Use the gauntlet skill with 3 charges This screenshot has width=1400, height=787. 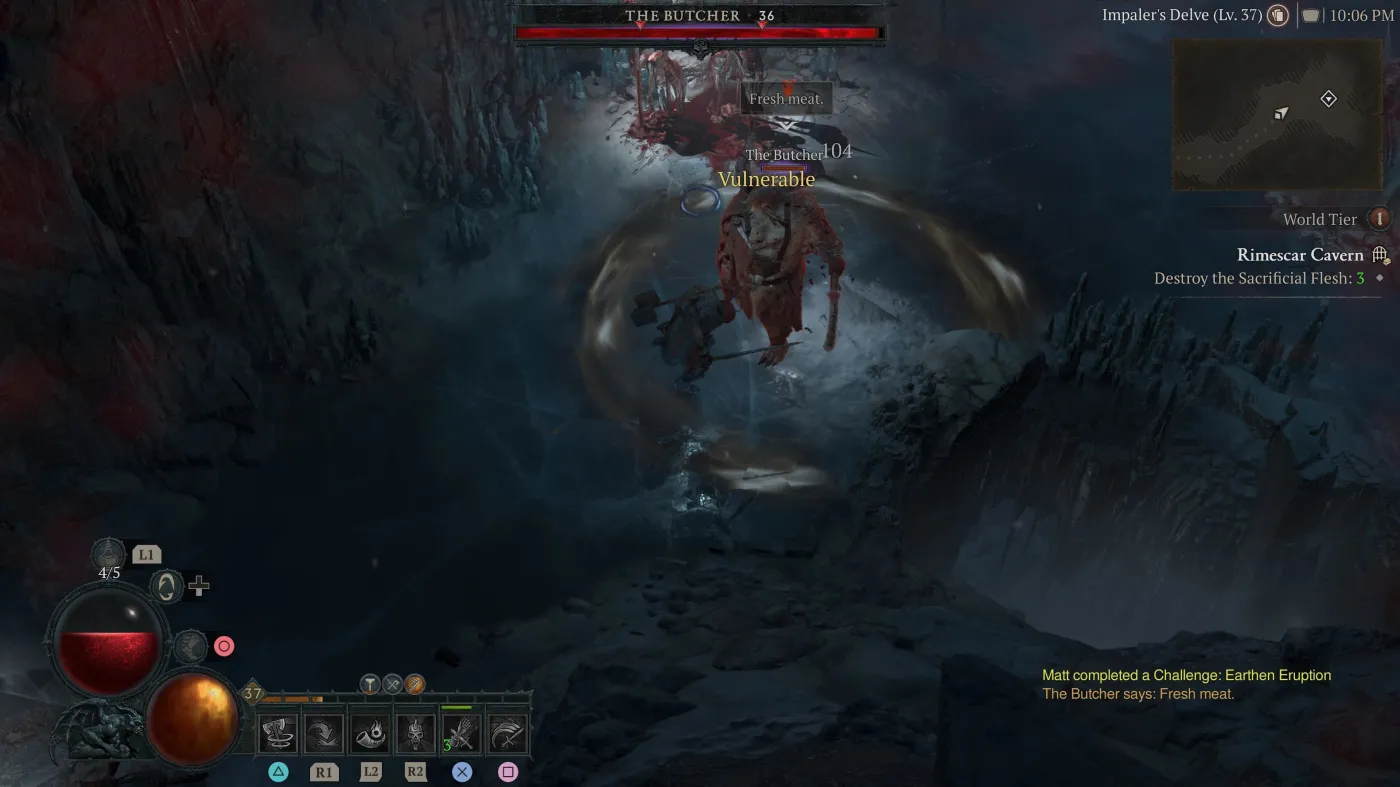pos(460,733)
